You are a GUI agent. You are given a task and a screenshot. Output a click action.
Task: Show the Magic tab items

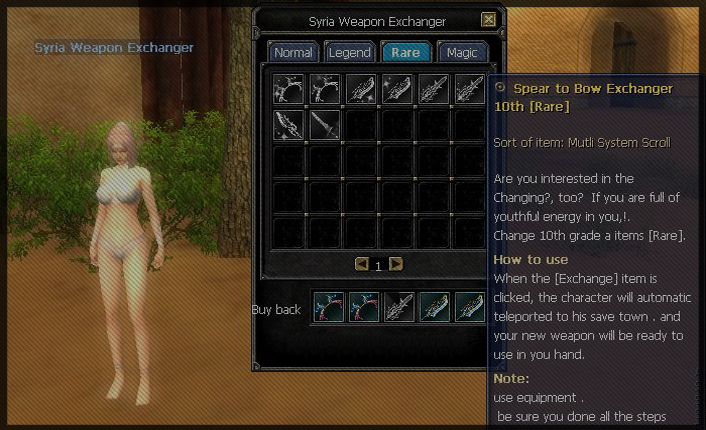tap(462, 52)
